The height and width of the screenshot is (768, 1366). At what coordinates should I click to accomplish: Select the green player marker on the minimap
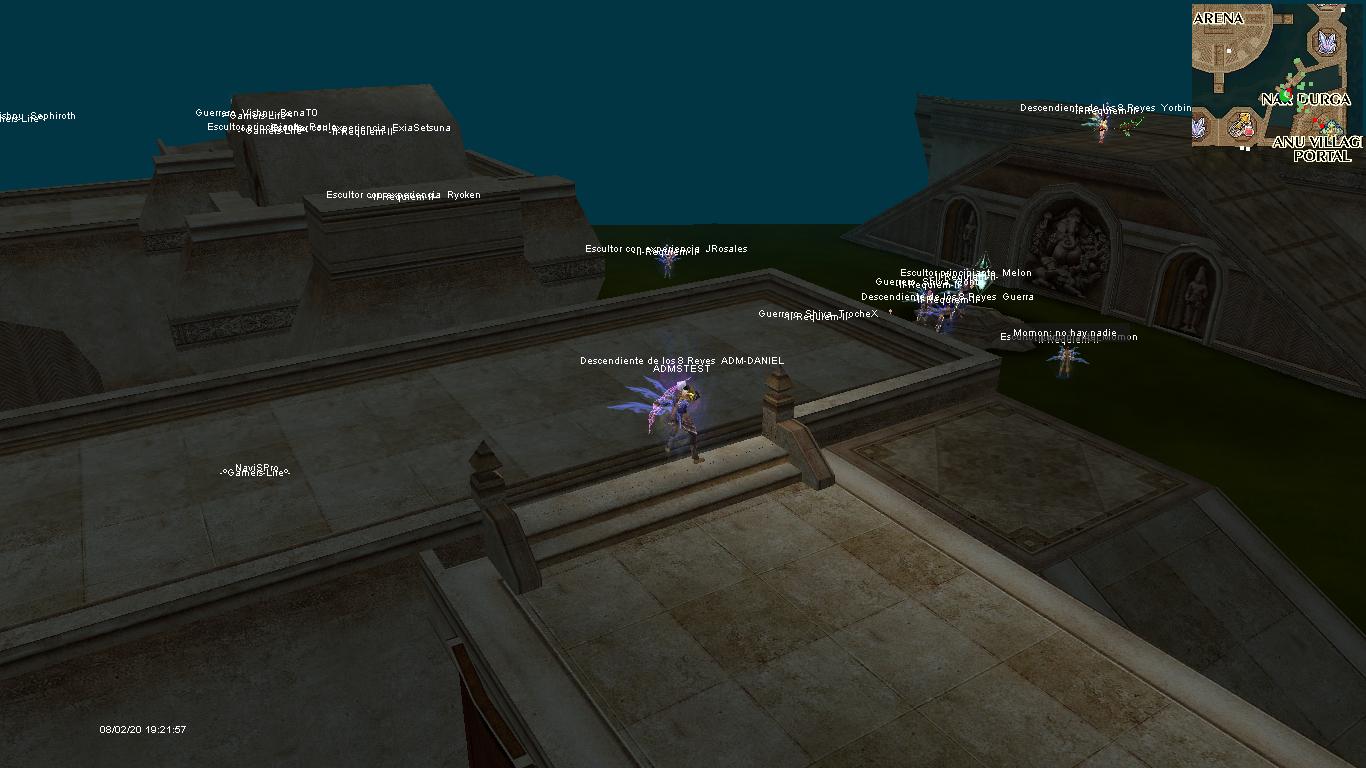tap(1284, 94)
